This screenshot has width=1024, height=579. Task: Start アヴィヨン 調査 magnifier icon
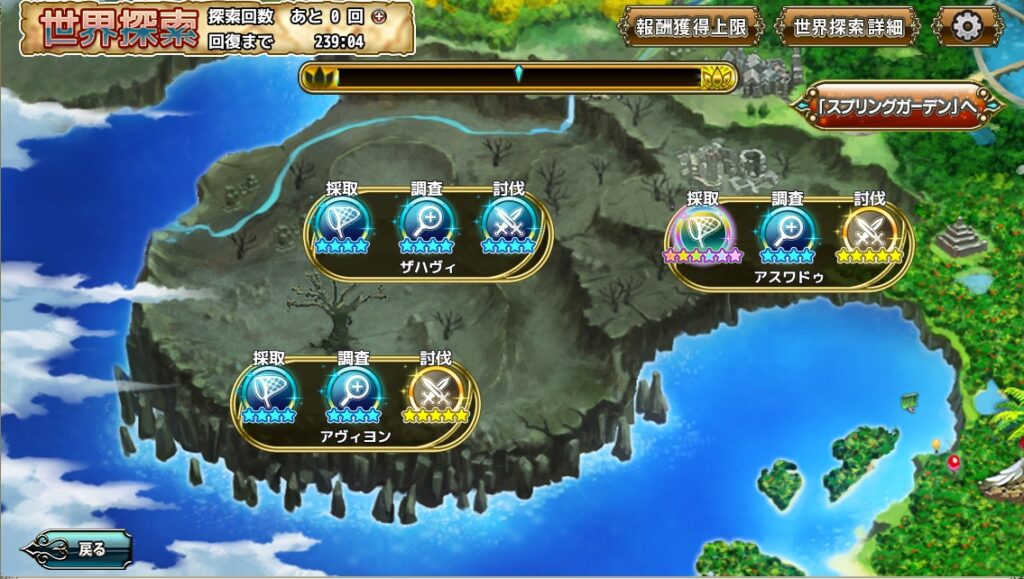click(x=353, y=388)
